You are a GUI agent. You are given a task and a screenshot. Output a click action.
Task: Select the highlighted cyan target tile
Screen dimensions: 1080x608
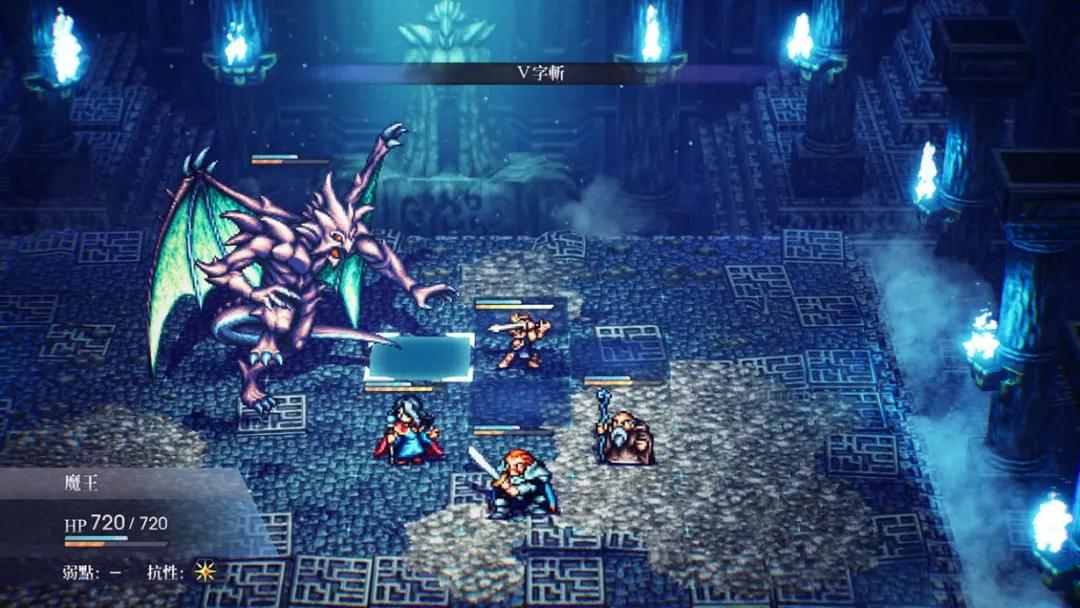click(x=421, y=357)
